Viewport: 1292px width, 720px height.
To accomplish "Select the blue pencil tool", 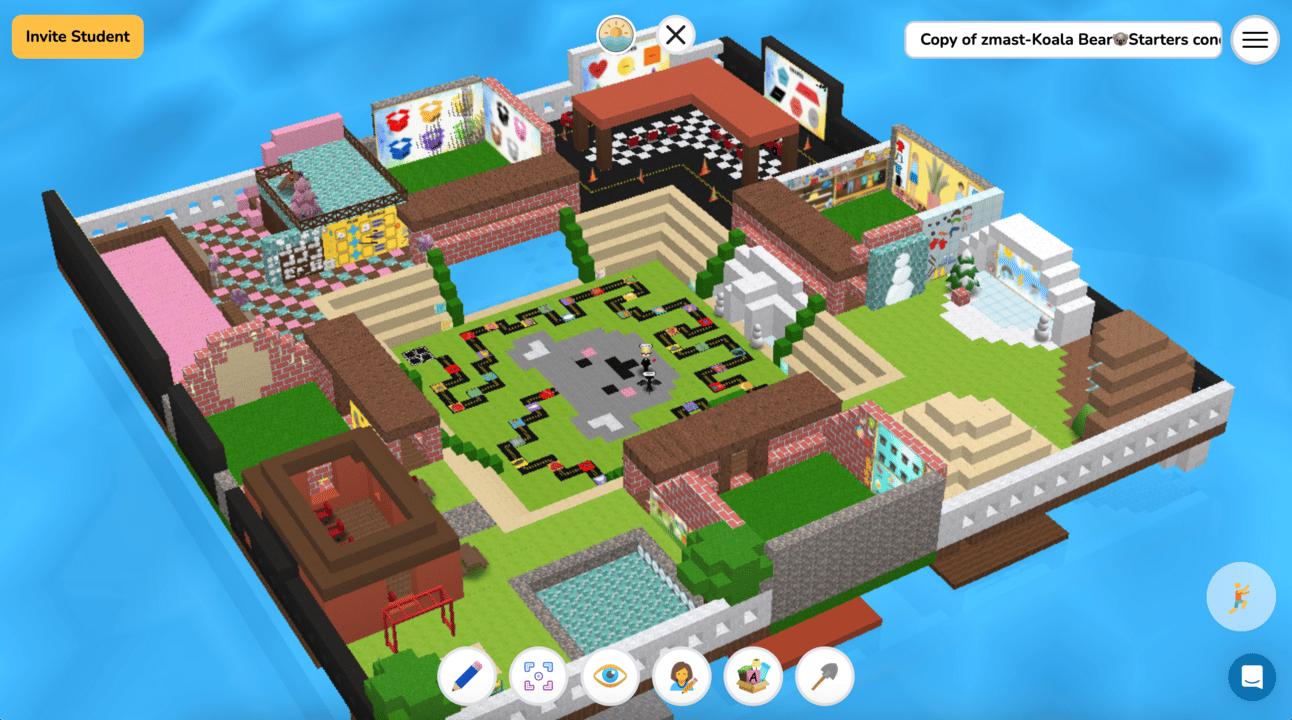I will [467, 677].
